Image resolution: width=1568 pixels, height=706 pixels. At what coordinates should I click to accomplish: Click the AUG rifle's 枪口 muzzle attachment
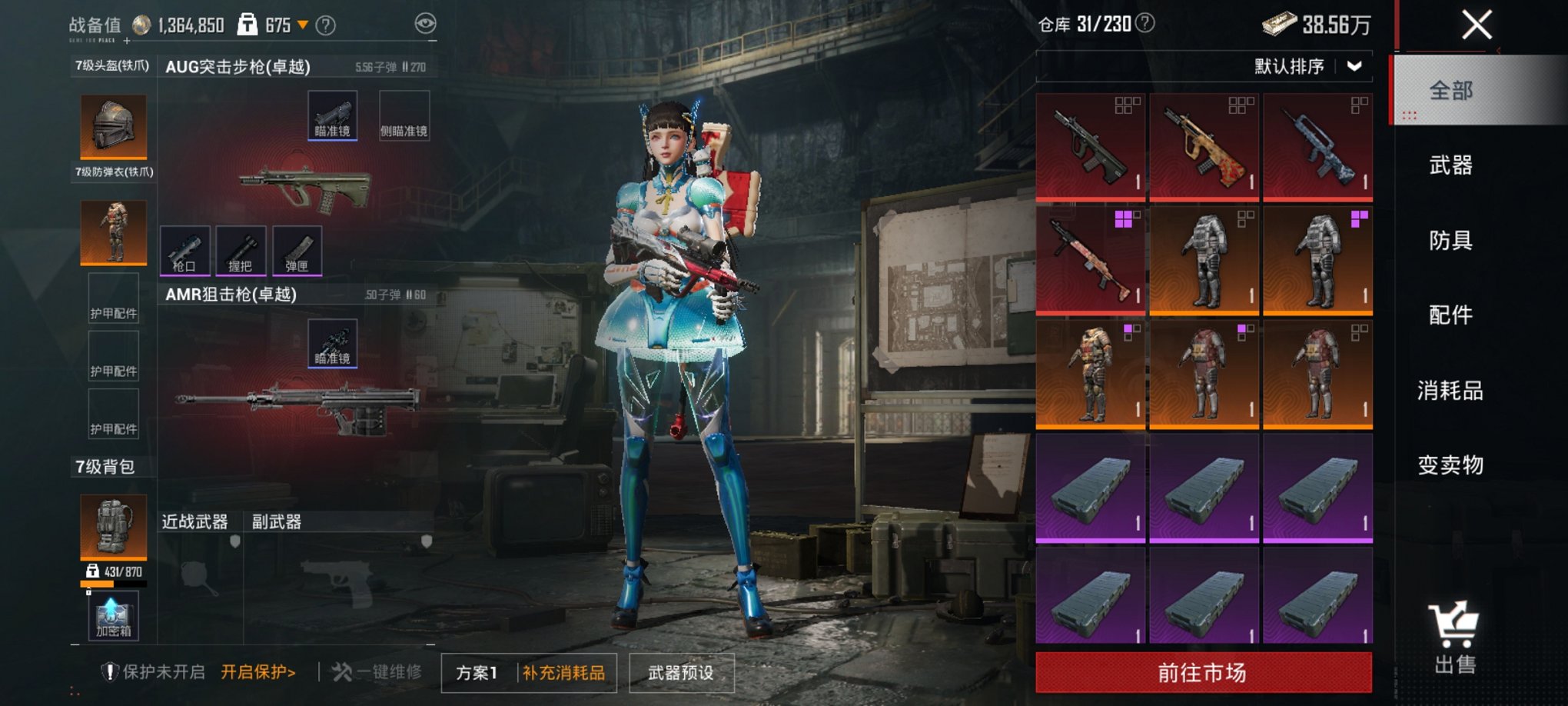point(184,251)
